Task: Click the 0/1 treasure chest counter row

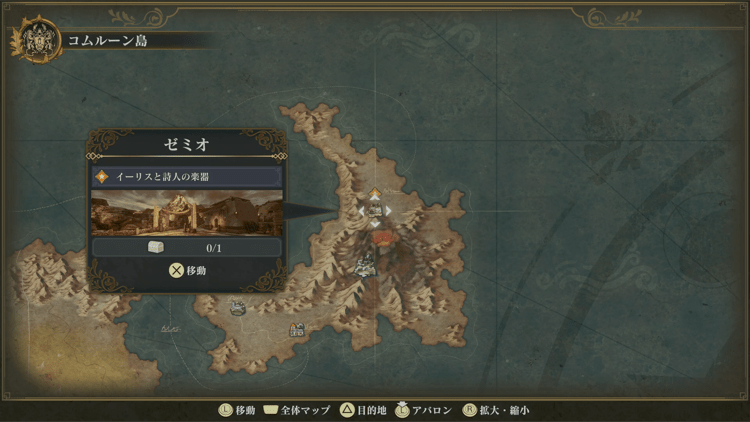Action: (x=186, y=247)
